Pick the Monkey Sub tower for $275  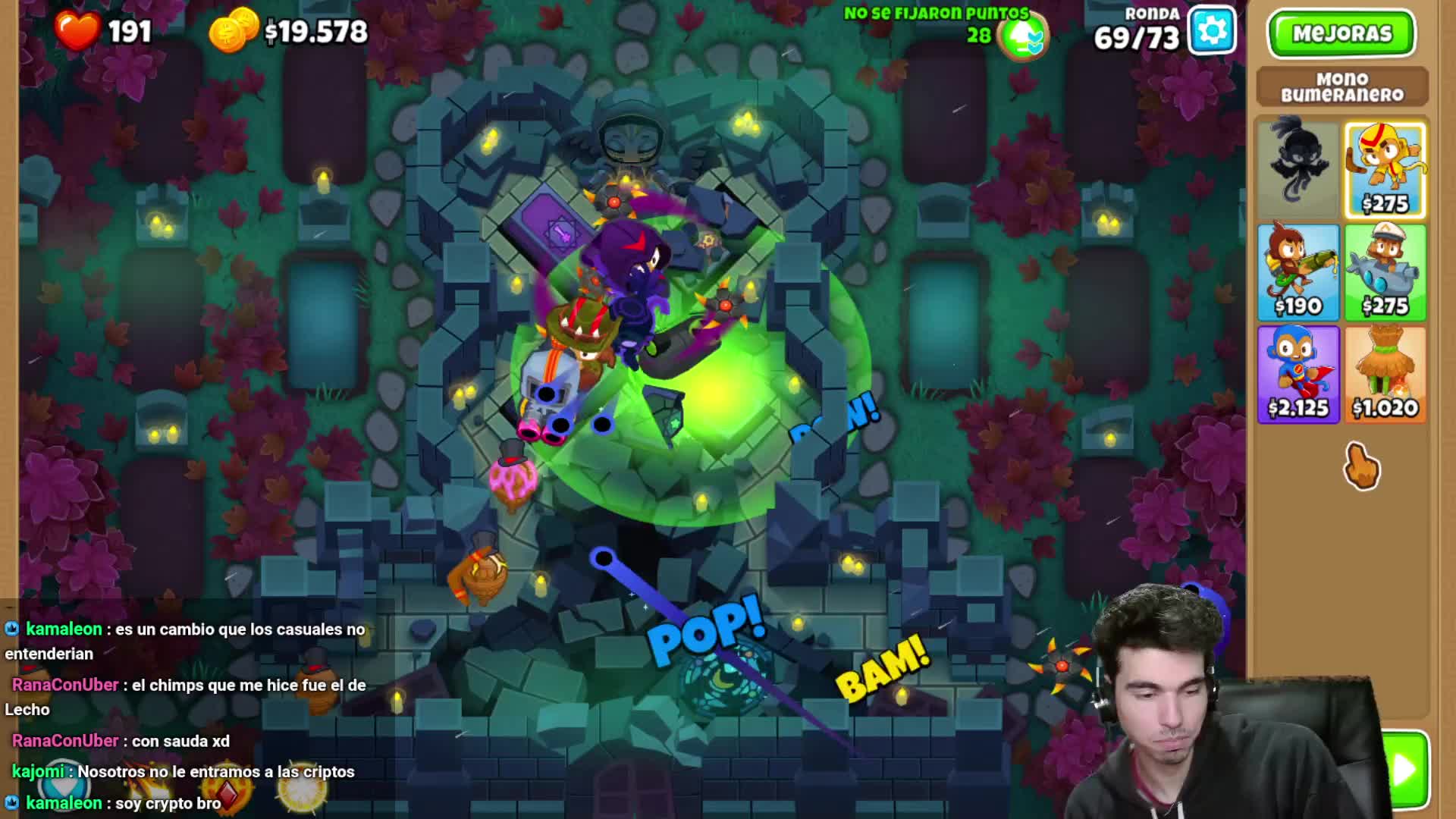[x=1385, y=271]
